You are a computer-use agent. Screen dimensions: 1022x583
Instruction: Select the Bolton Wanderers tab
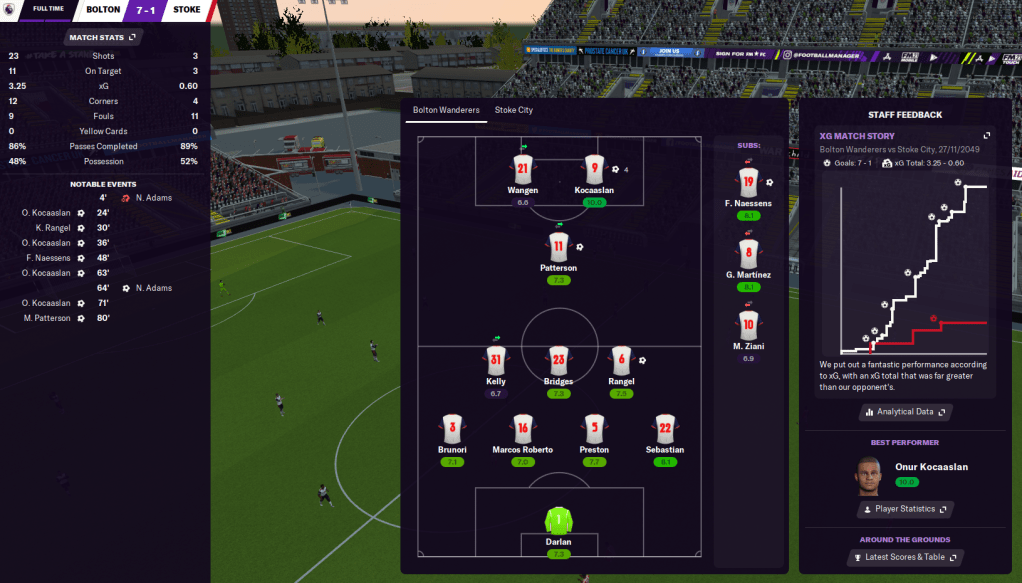(446, 110)
